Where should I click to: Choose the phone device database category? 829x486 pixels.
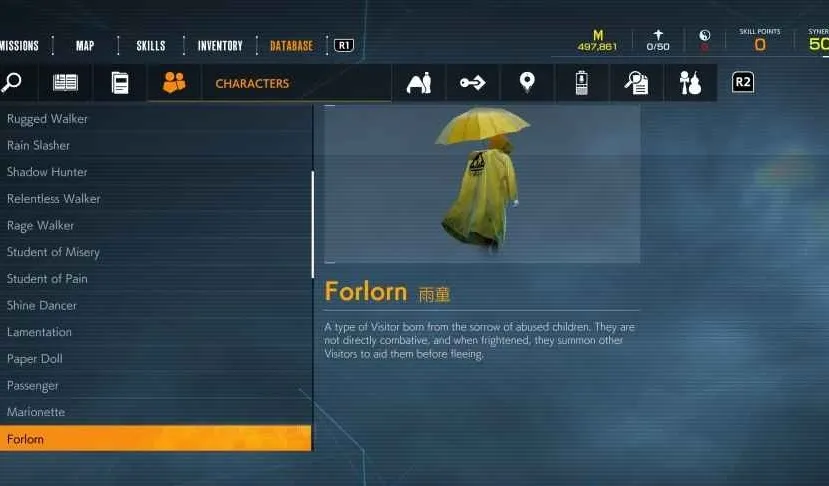581,83
